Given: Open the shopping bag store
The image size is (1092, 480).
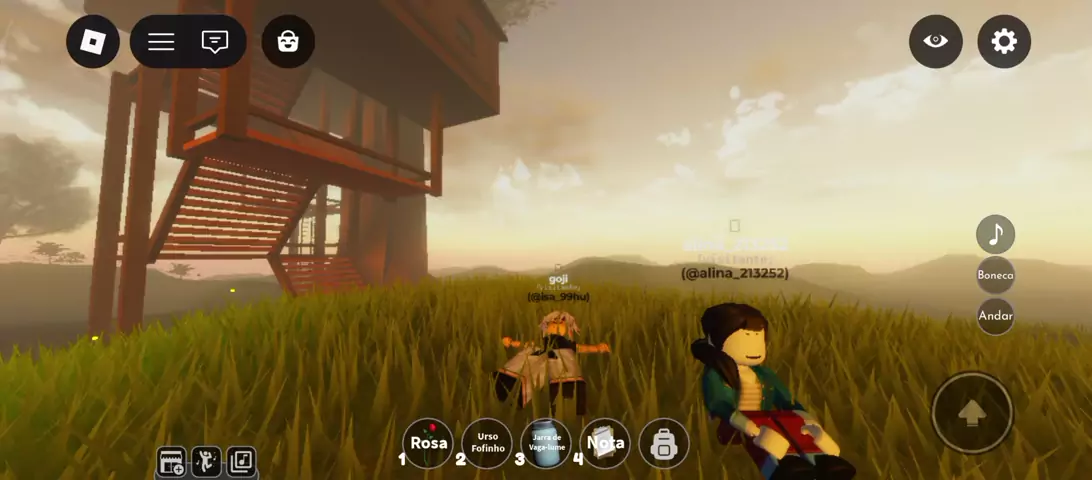Looking at the screenshot, I should (288, 42).
